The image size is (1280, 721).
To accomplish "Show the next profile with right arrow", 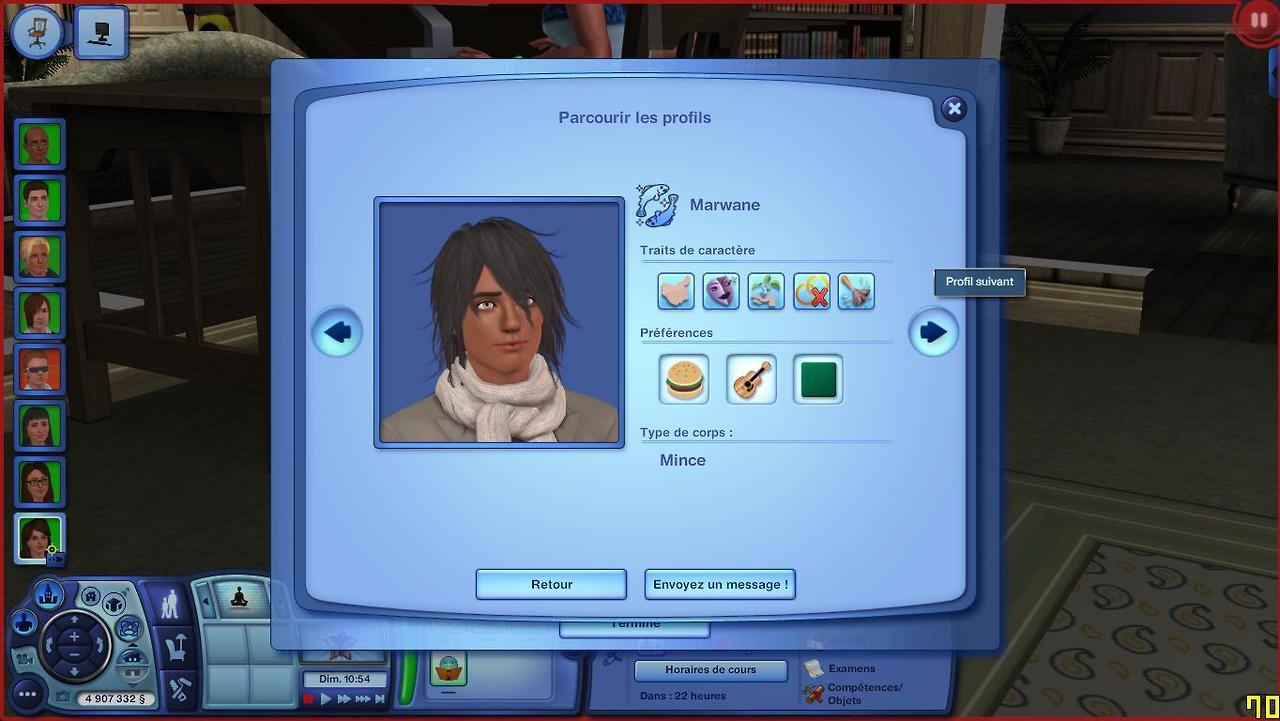I will (933, 332).
